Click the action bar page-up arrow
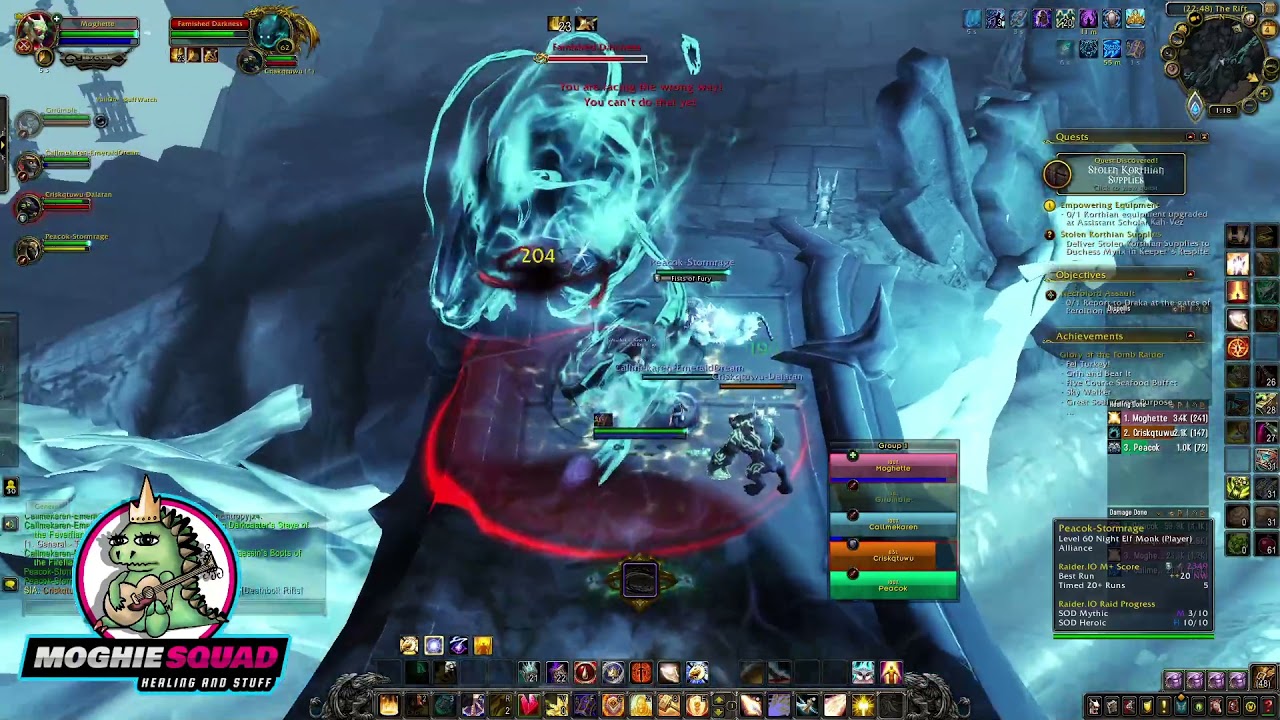This screenshot has width=1280, height=720. (x=718, y=700)
